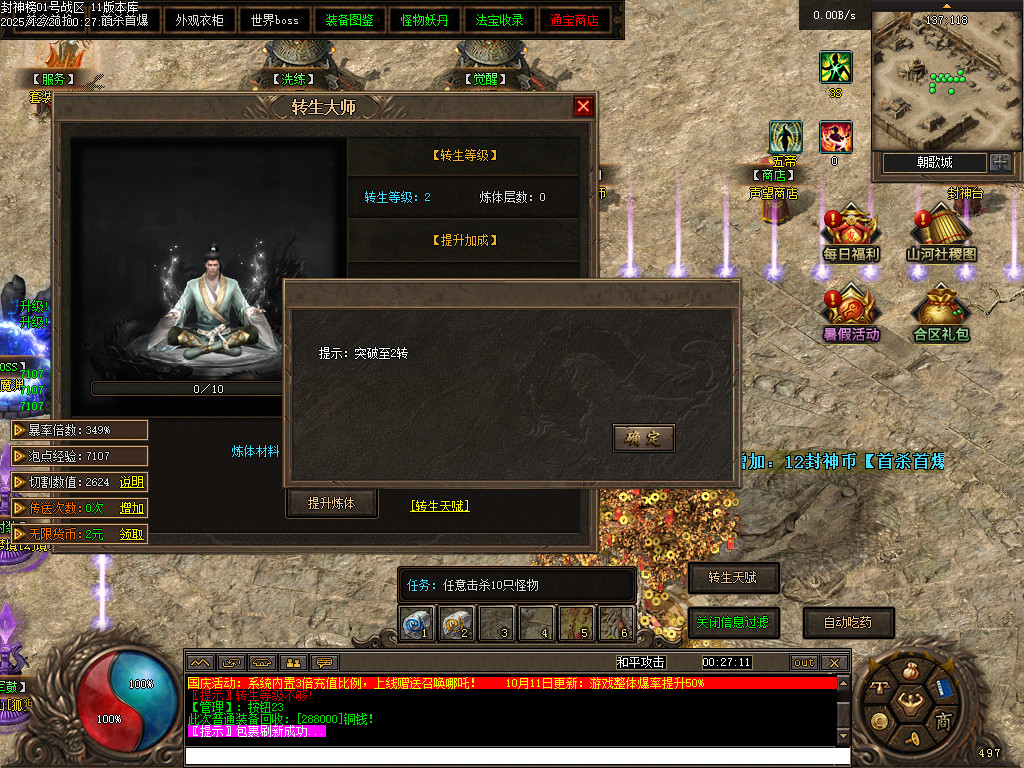Toggle the 关闭信息过滤 button
1024x768 pixels.
click(x=733, y=622)
